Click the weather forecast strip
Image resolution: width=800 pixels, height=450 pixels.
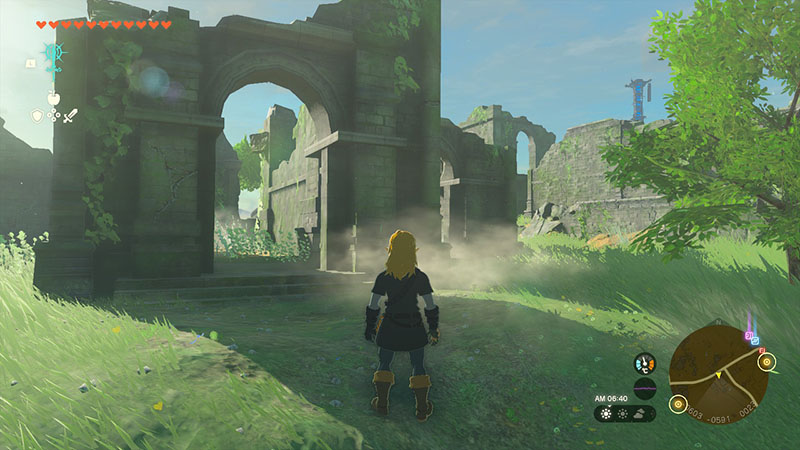coord(625,413)
